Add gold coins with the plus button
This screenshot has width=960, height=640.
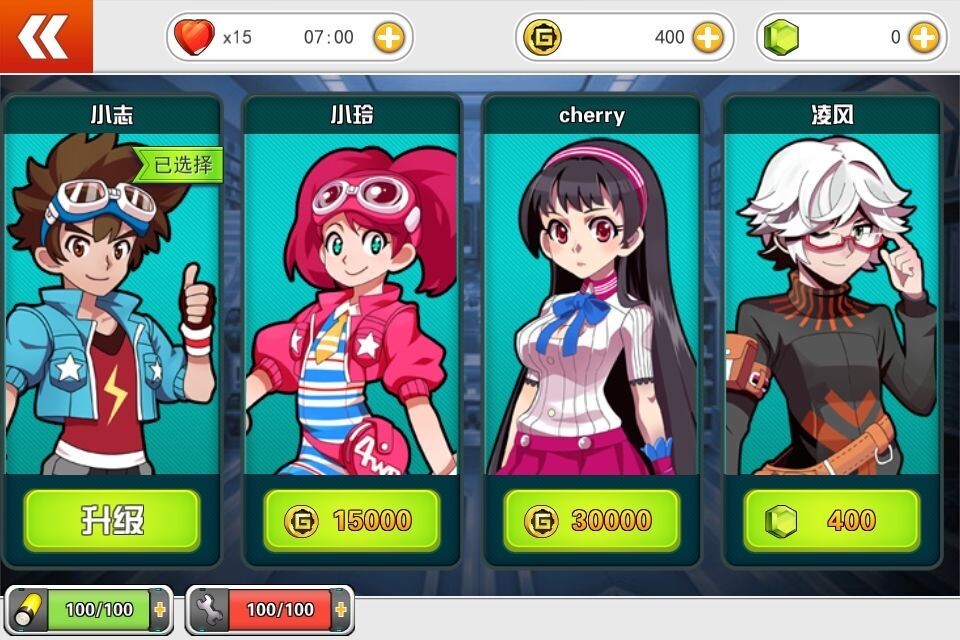coord(708,38)
